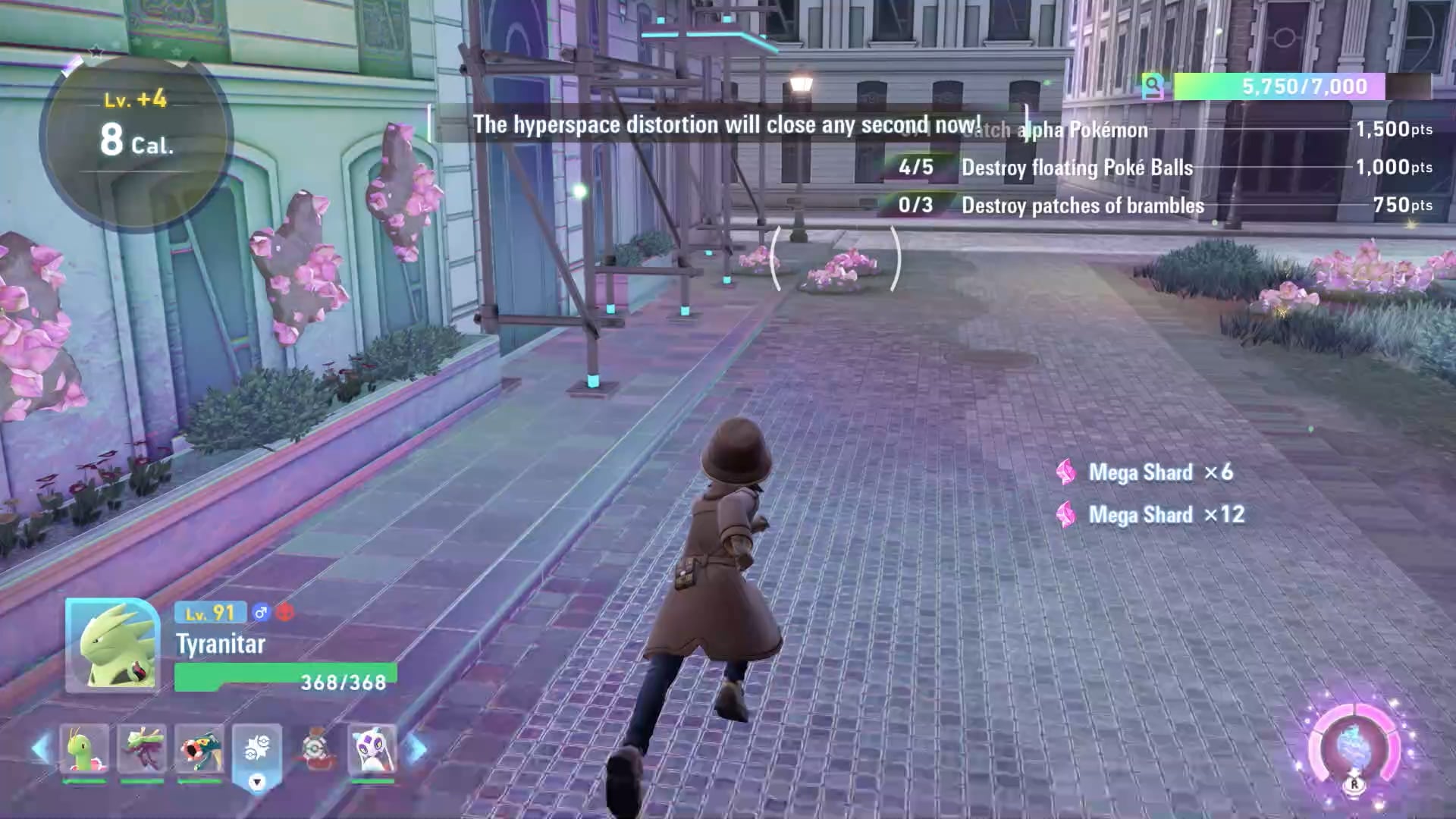Click the left arrow of the party bar
The width and height of the screenshot is (1456, 819).
[x=41, y=749]
